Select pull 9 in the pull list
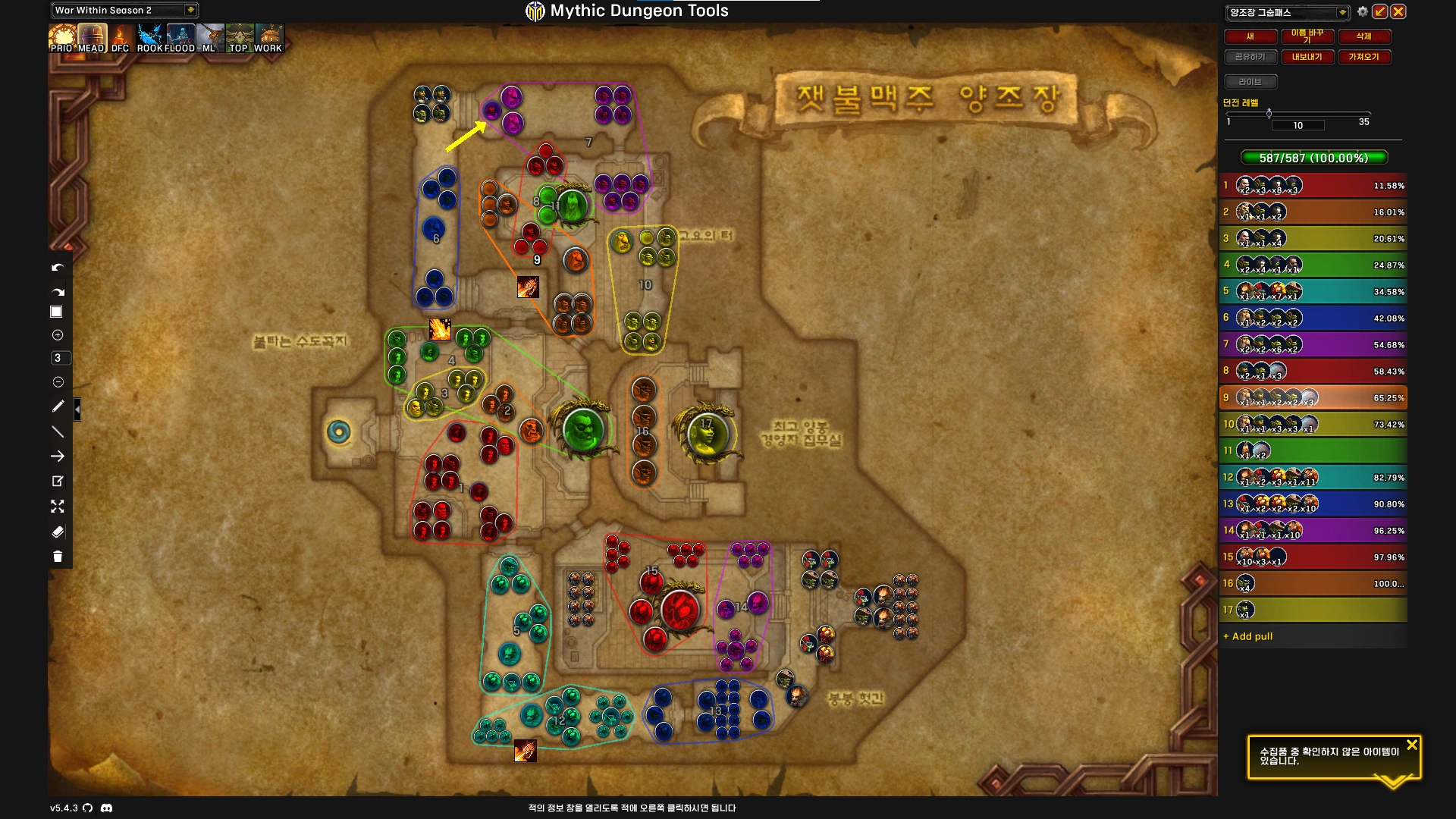Viewport: 1456px width, 819px height. (x=1313, y=397)
